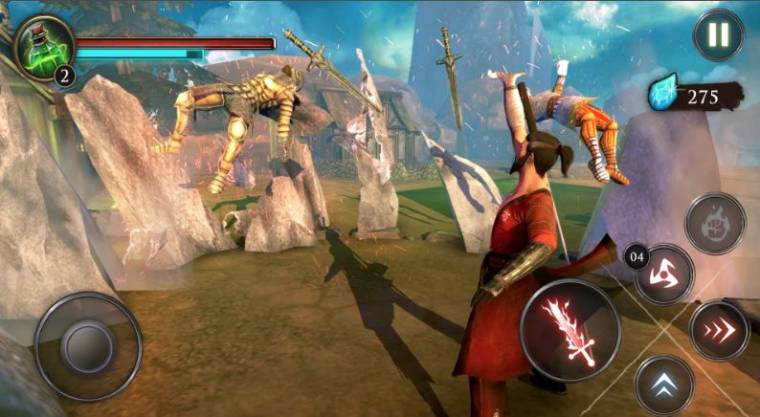The height and width of the screenshot is (417, 760).
Task: Activate the flaming skull rage ability
Action: pos(714,222)
